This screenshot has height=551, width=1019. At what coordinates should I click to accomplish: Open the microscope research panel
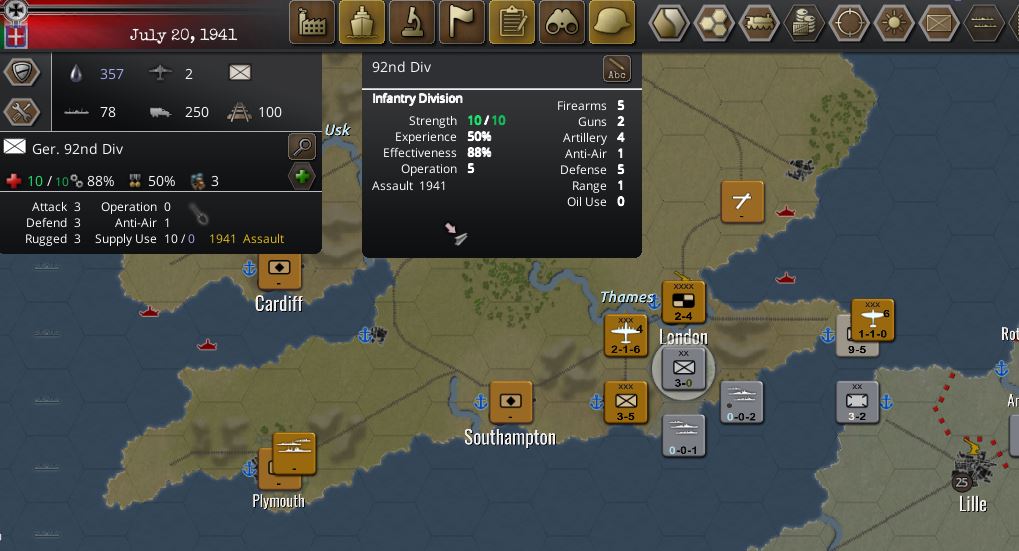[412, 22]
